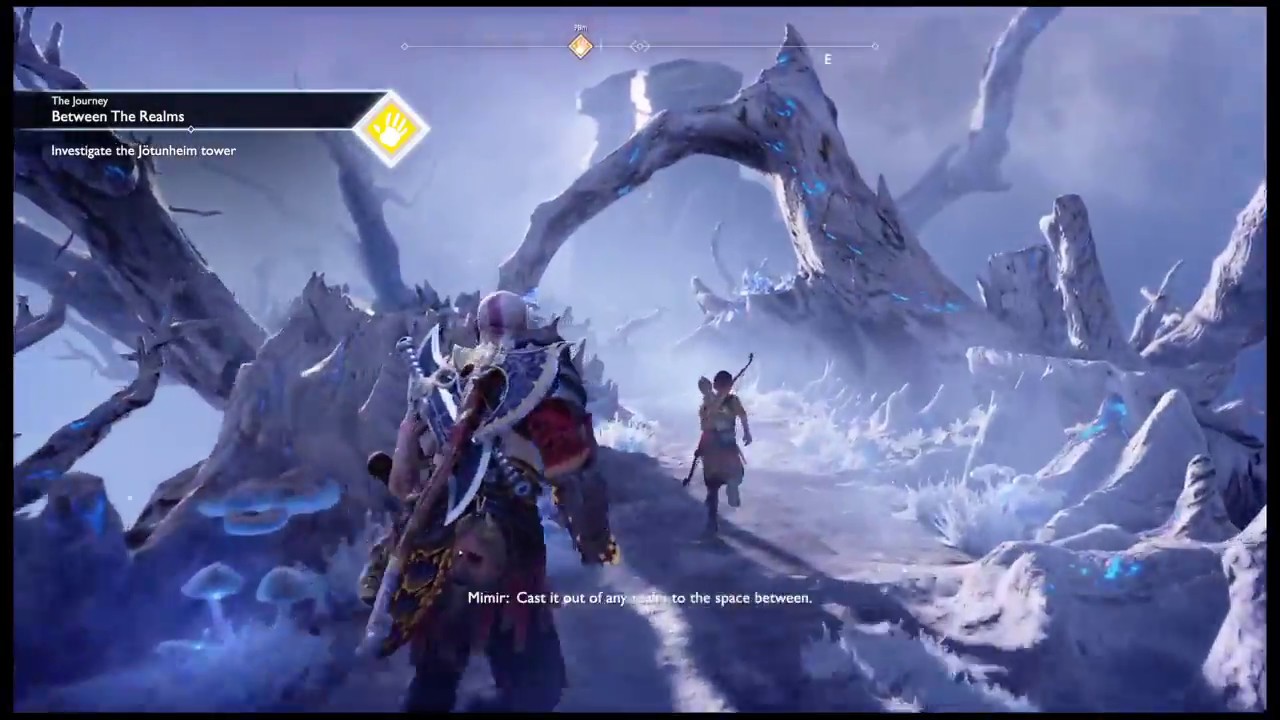Viewport: 1280px width, 720px height.
Task: Select the yellow objective marker on the compass
Action: pos(580,46)
